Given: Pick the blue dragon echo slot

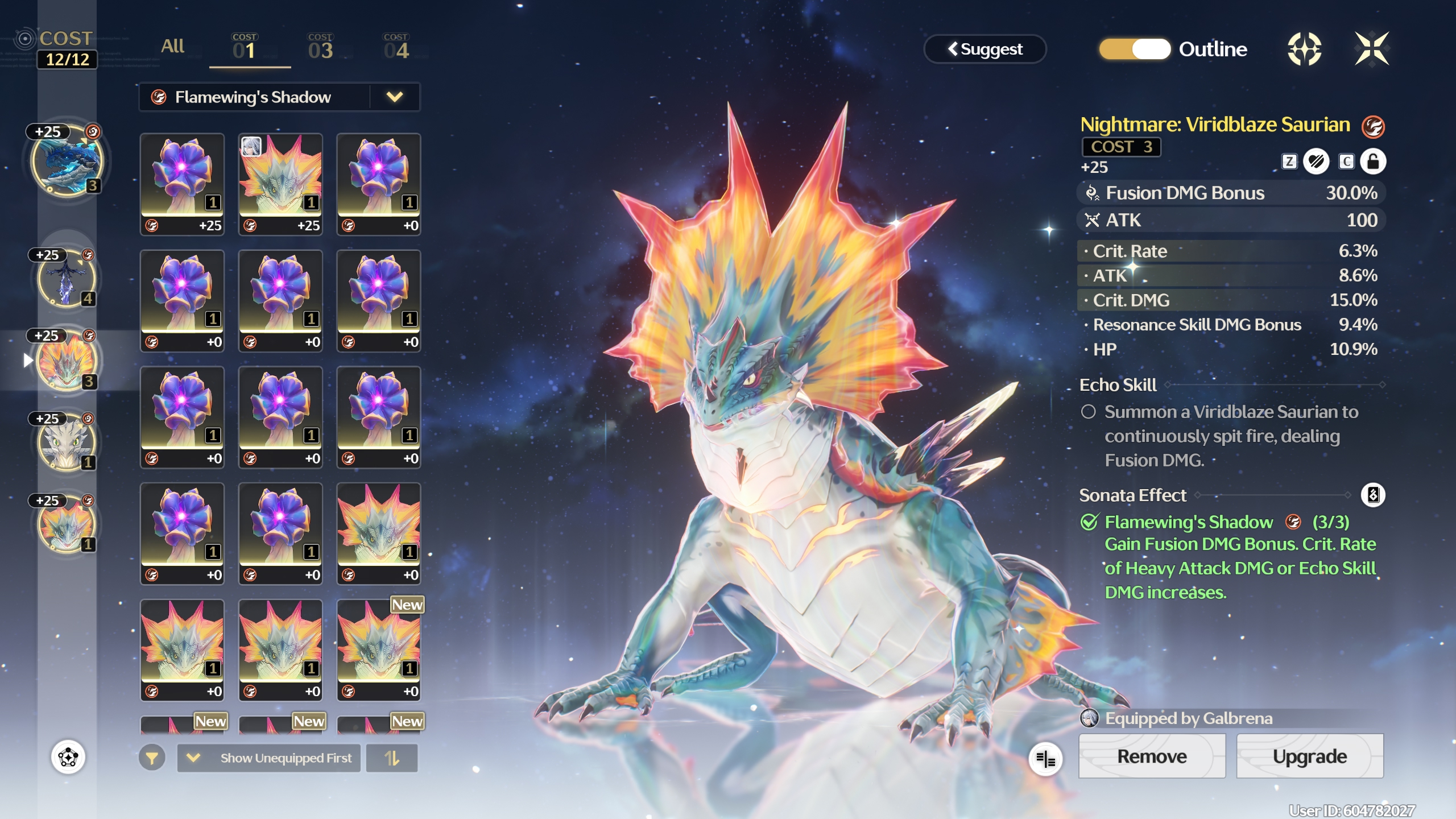Looking at the screenshot, I should pyautogui.click(x=68, y=162).
